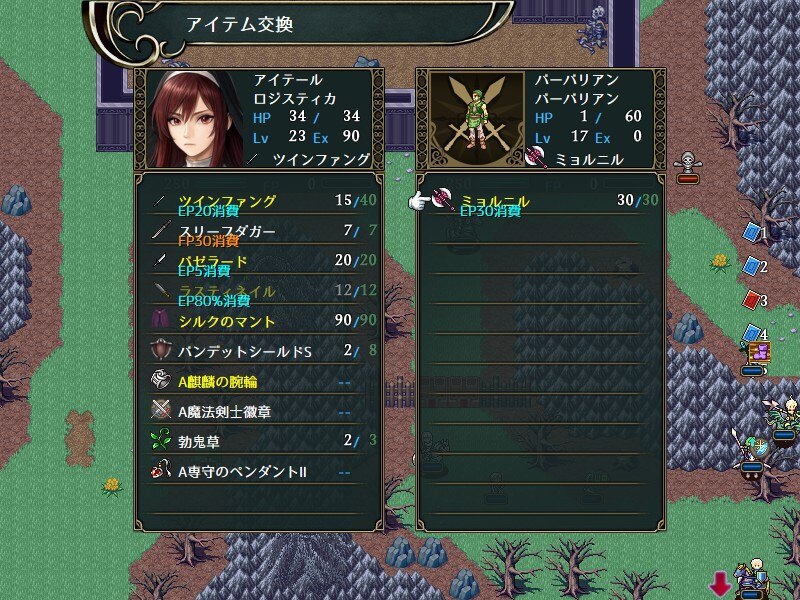The image size is (800, 600).
Task: Select the バゼラード weapon entry
Action: point(257,261)
